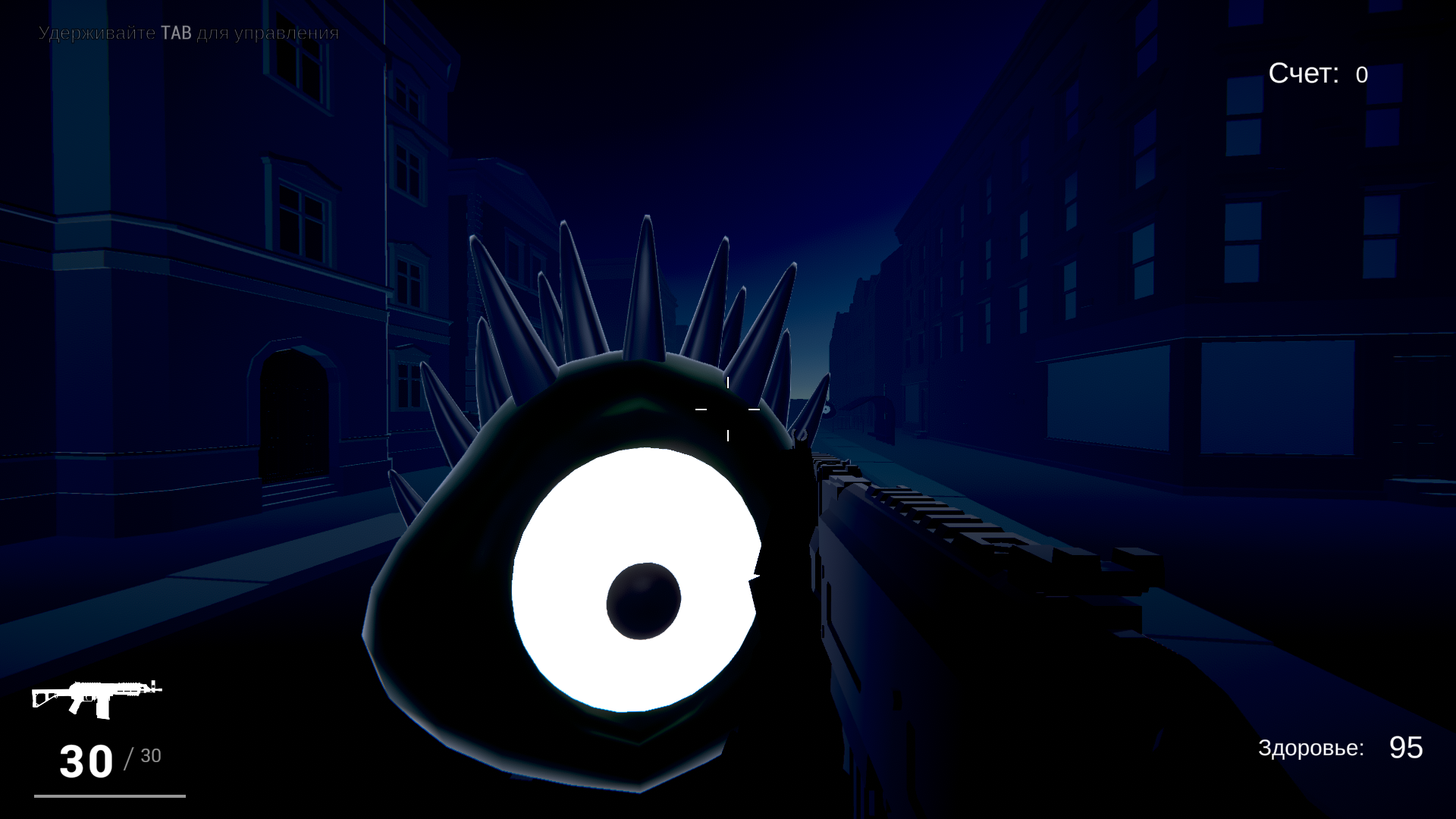Click the Счет label top right
Viewport: 1456px width, 819px height.
coord(1302,74)
